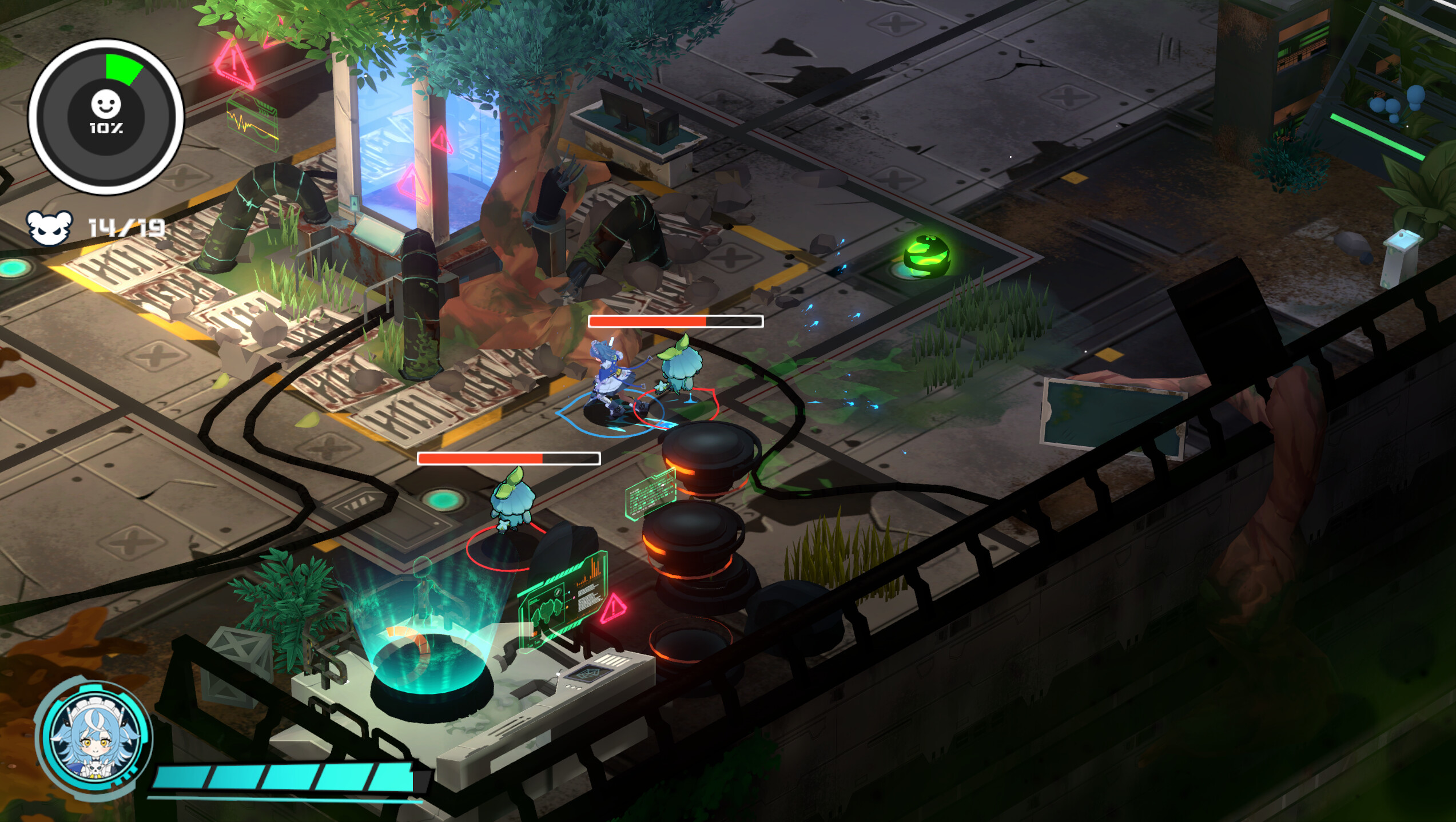Image resolution: width=1456 pixels, height=822 pixels.
Task: Click the 14/19 collectible counter text
Action: 125,229
